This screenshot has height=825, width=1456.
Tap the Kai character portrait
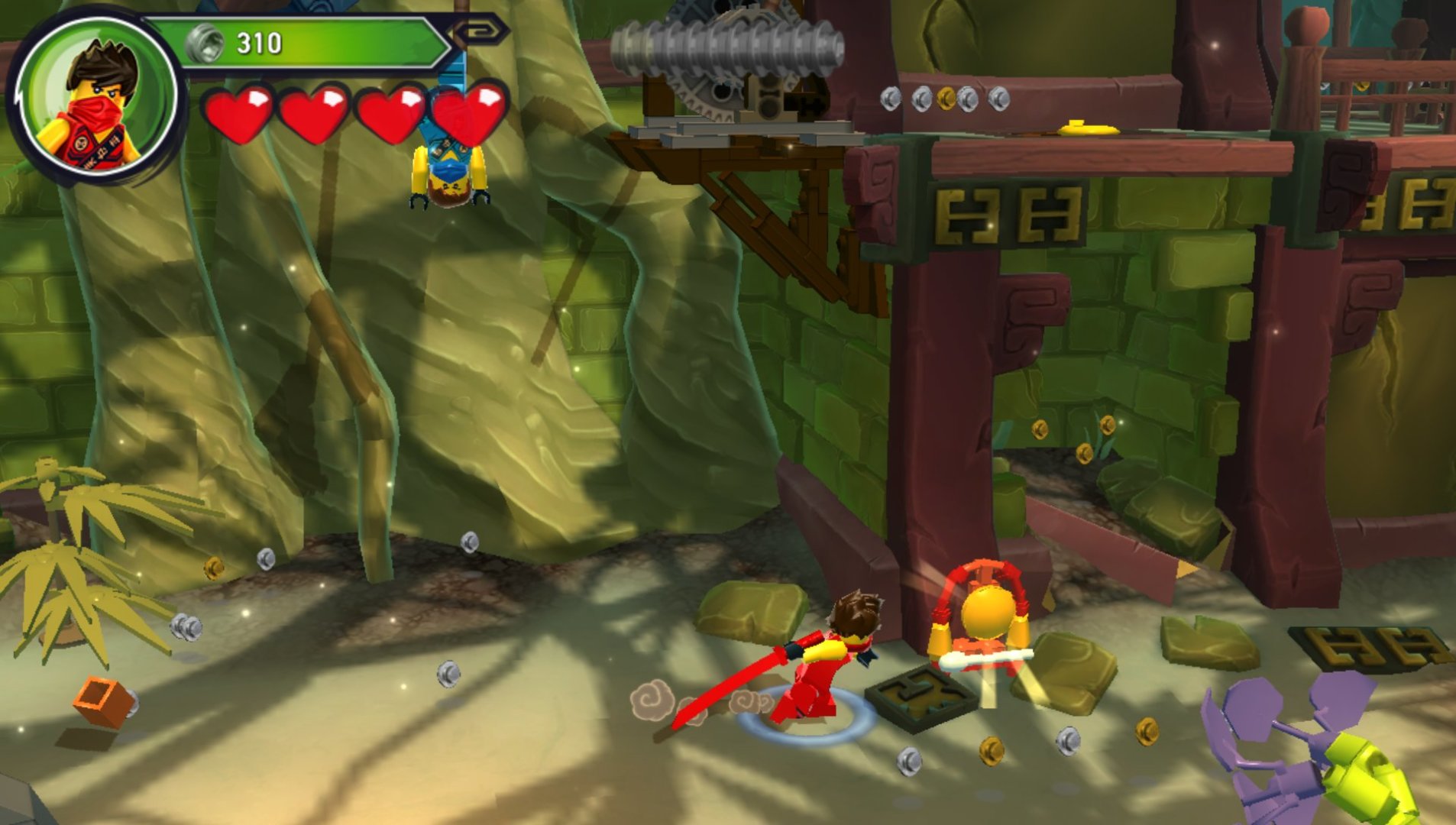(x=97, y=97)
